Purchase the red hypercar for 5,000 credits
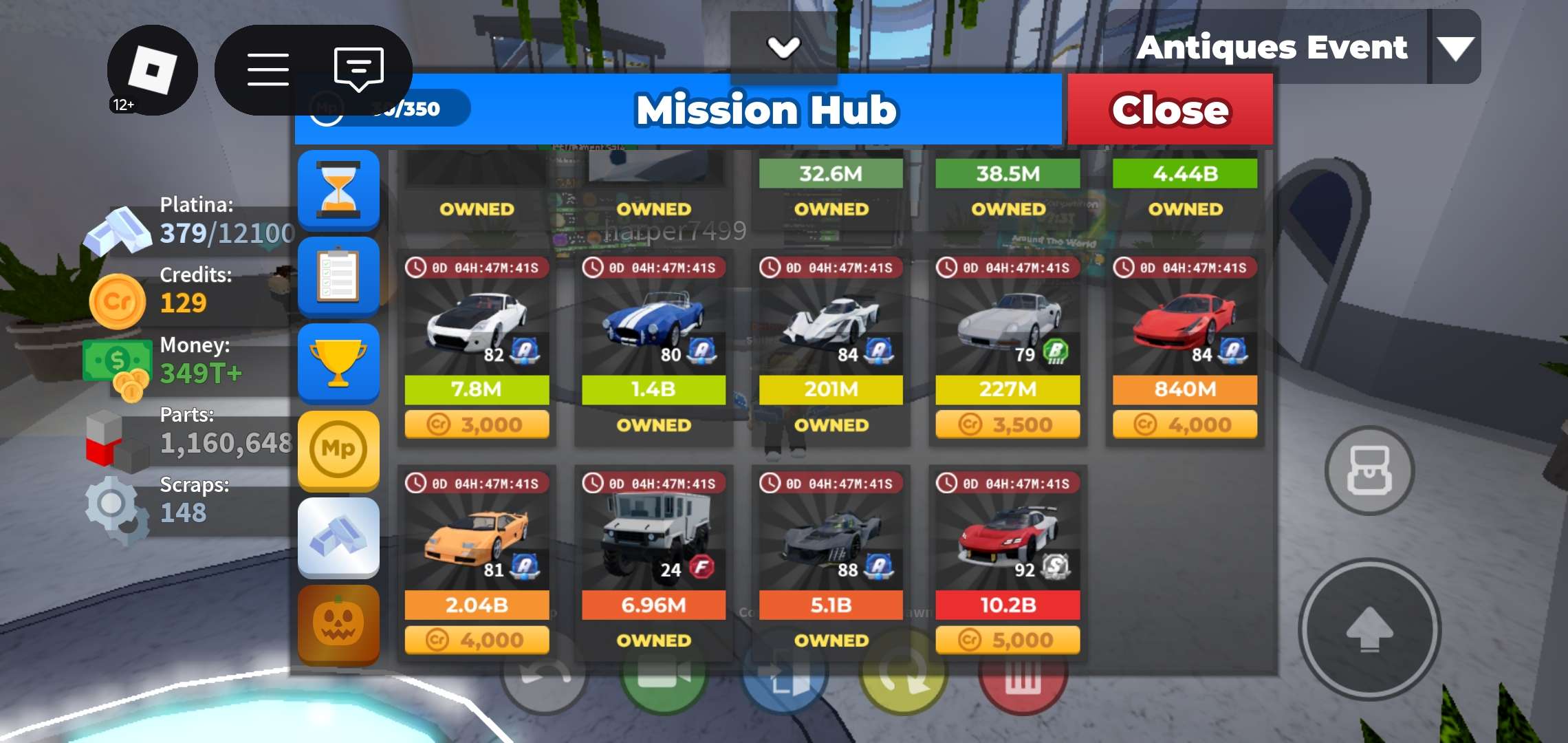Viewport: 1568px width, 743px height. (1008, 640)
